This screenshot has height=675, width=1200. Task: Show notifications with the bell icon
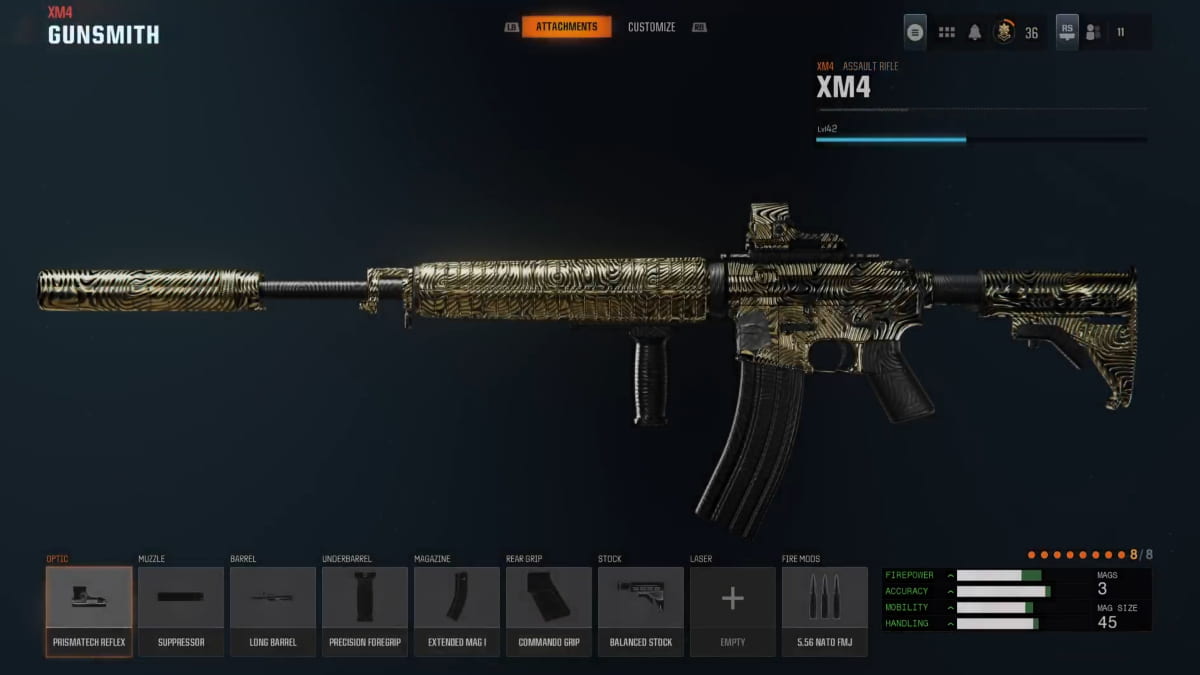coord(975,32)
